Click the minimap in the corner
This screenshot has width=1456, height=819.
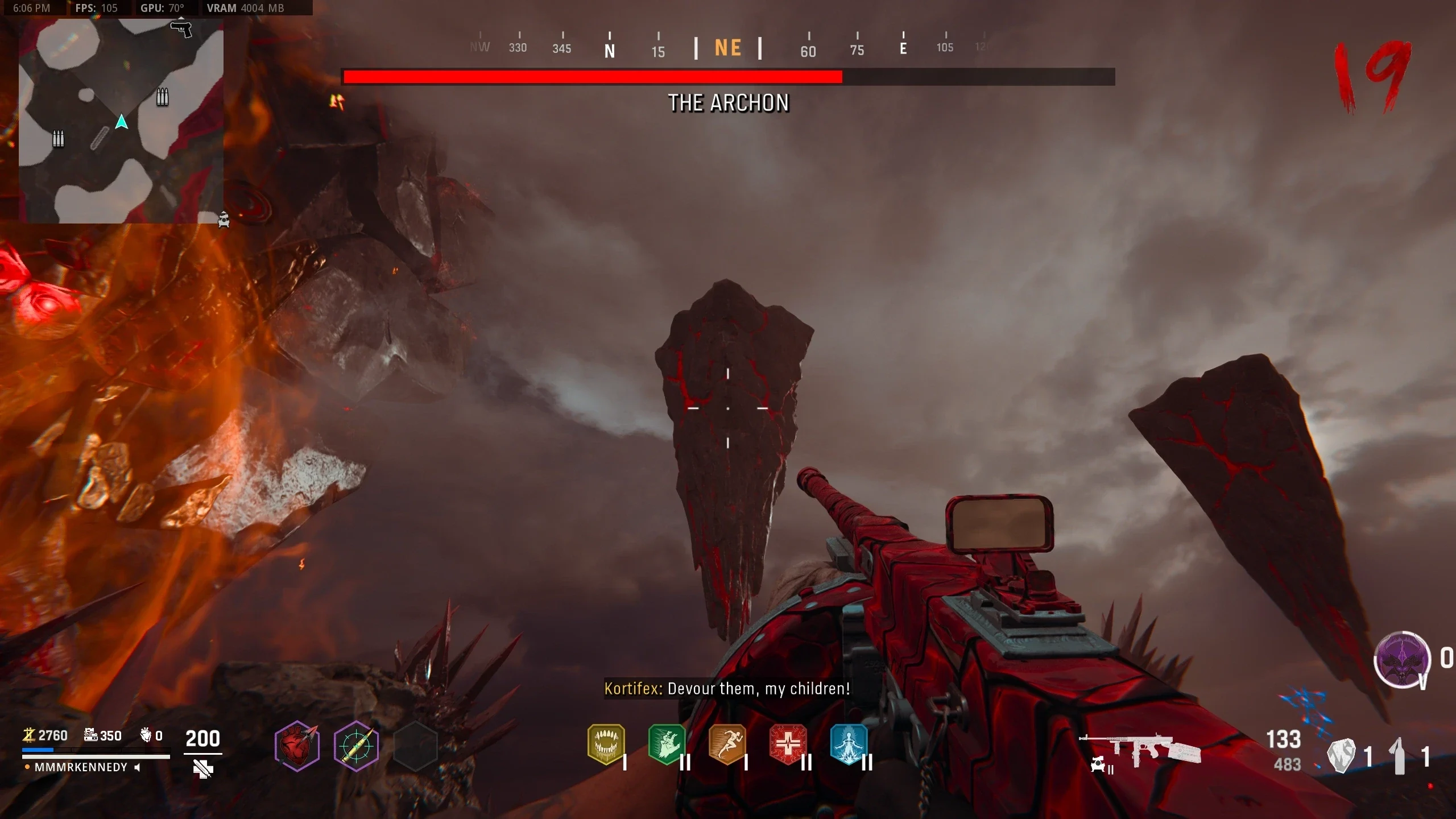(121, 121)
